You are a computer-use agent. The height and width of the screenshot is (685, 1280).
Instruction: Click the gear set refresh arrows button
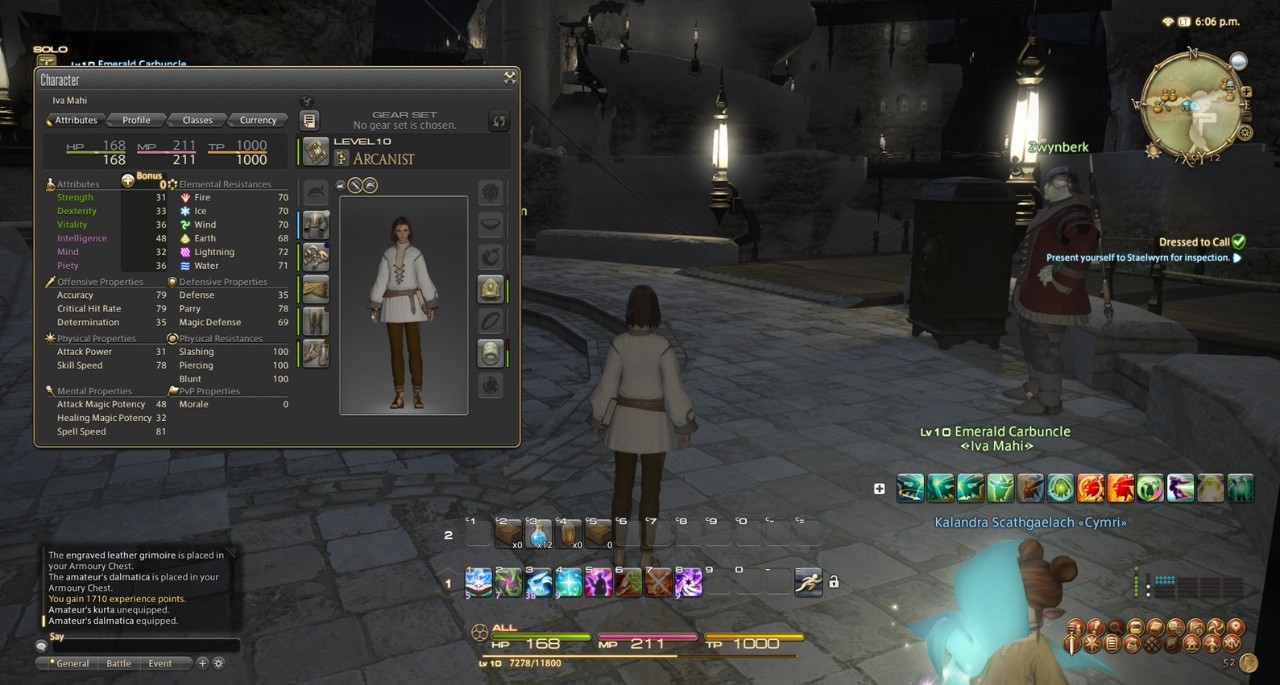(499, 121)
